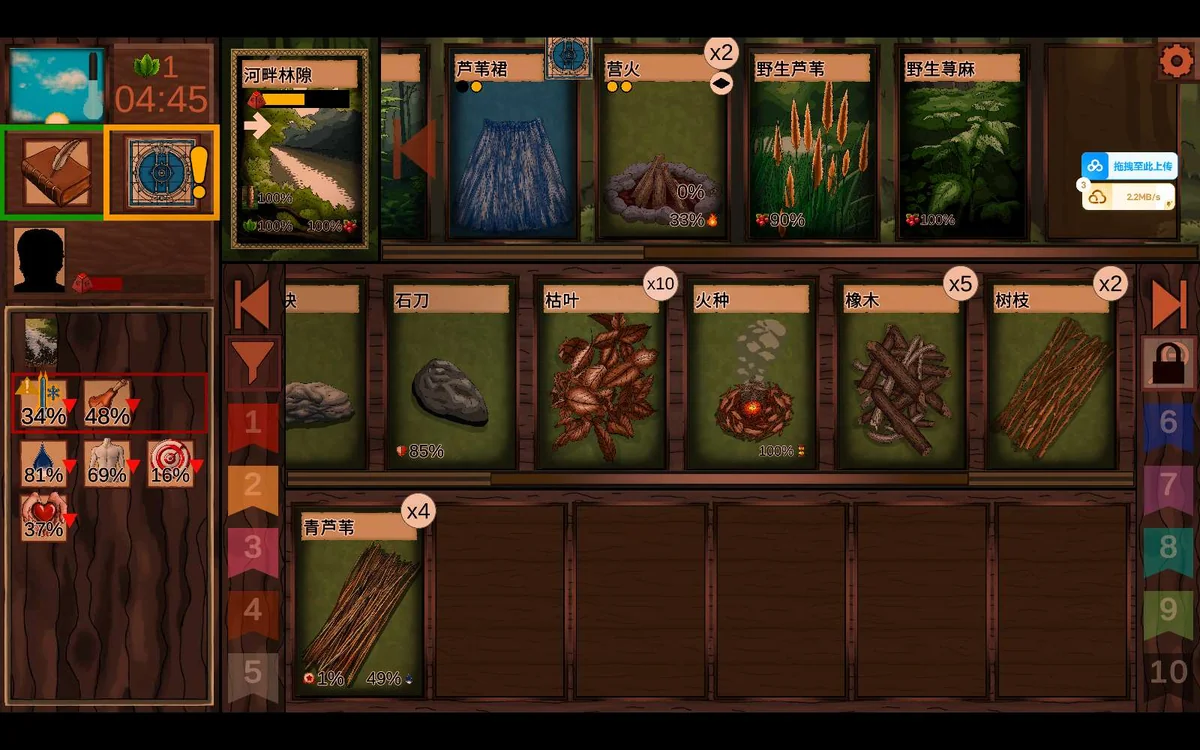Pick the 枯叶 dry leaves stack
1200x750 pixels.
[x=601, y=375]
